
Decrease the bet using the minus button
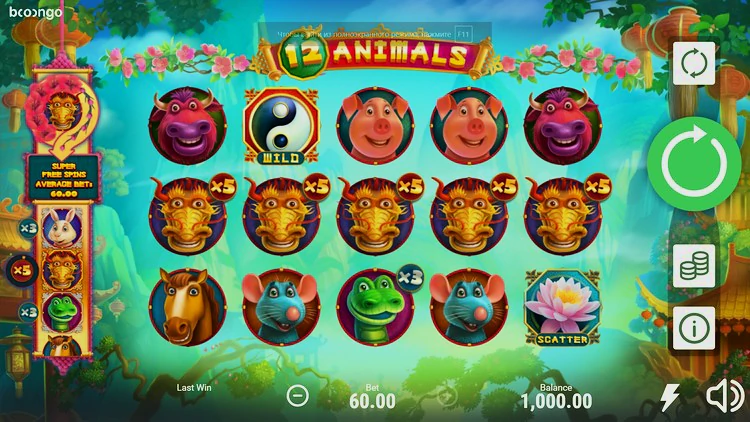click(297, 396)
